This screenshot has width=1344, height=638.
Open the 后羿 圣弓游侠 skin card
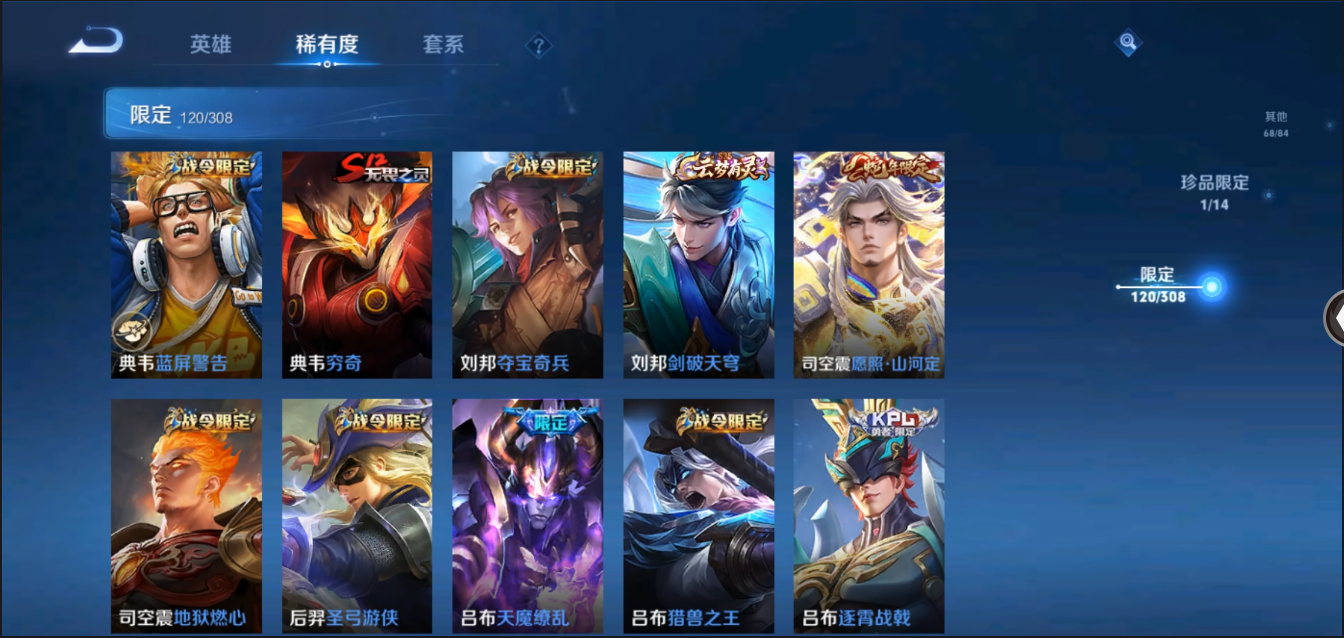357,515
